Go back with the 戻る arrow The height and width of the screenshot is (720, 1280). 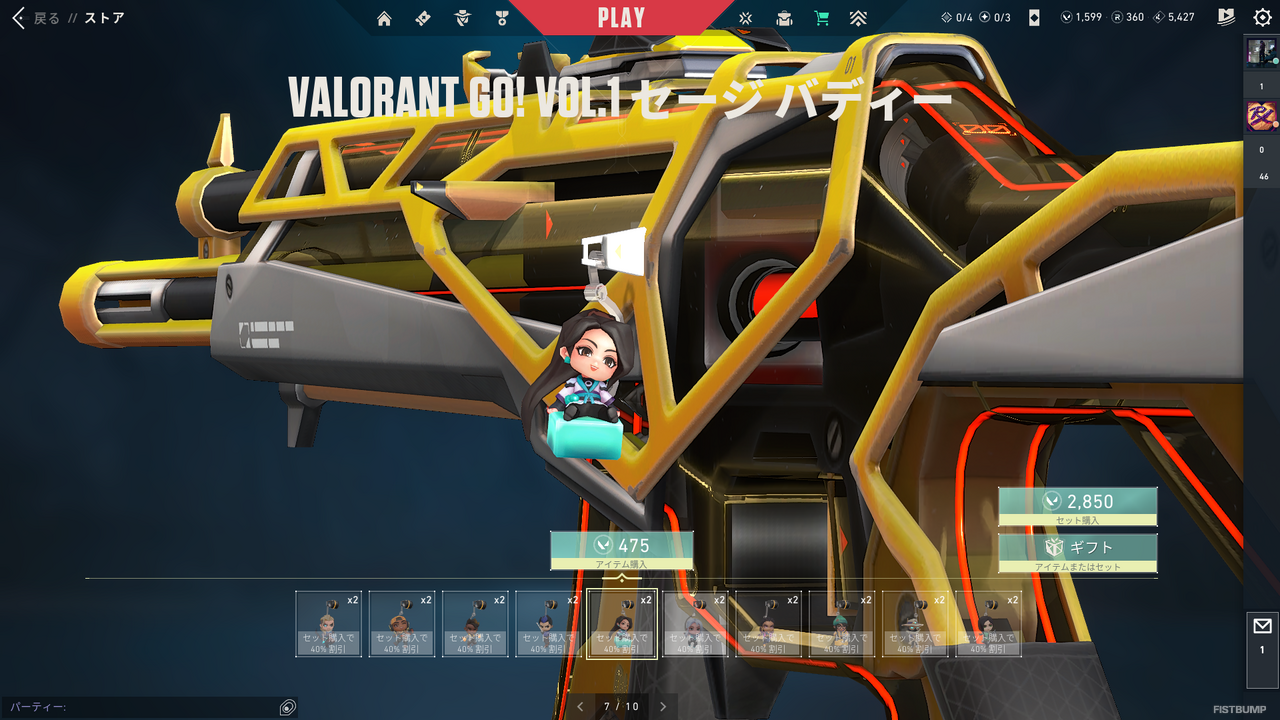click(x=19, y=18)
